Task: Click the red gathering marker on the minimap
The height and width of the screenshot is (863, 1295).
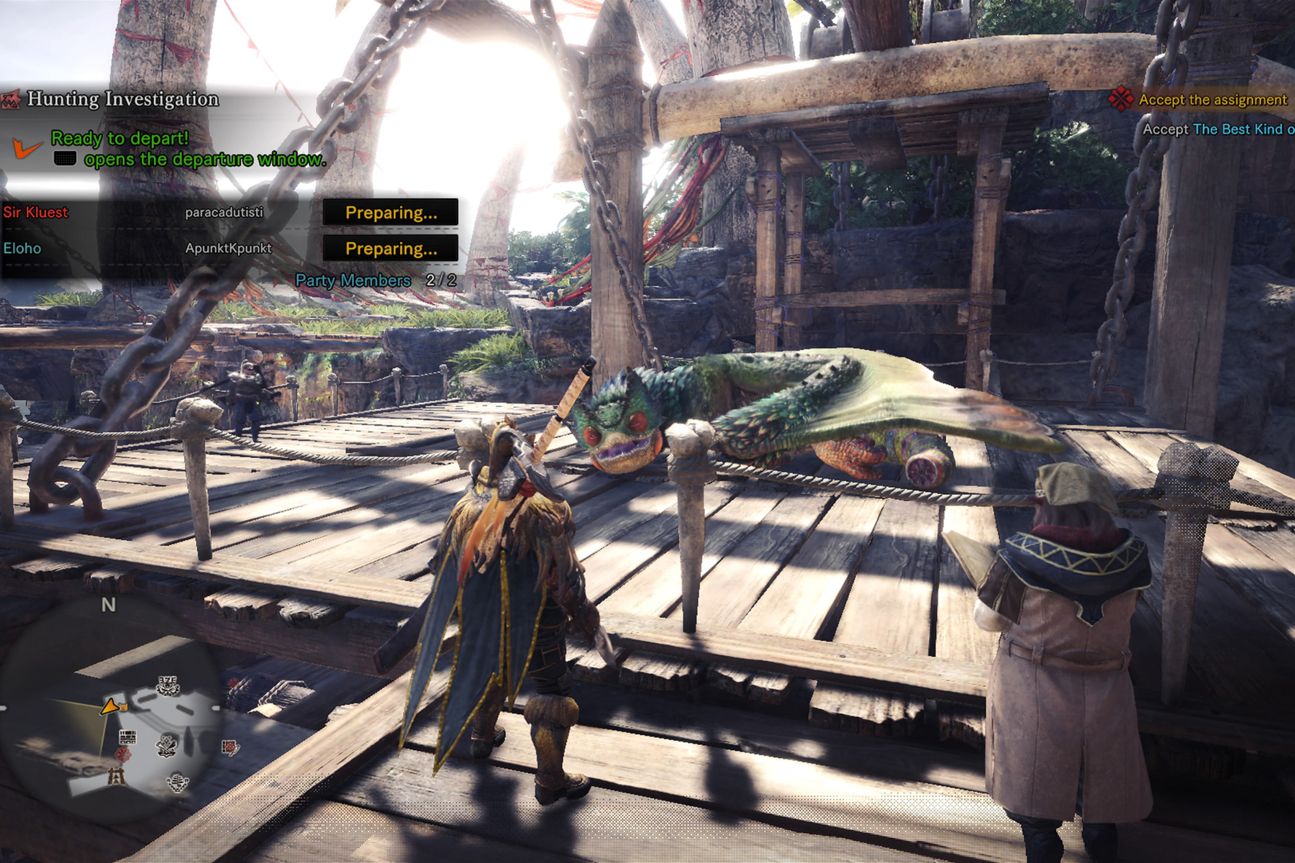Action: point(124,753)
